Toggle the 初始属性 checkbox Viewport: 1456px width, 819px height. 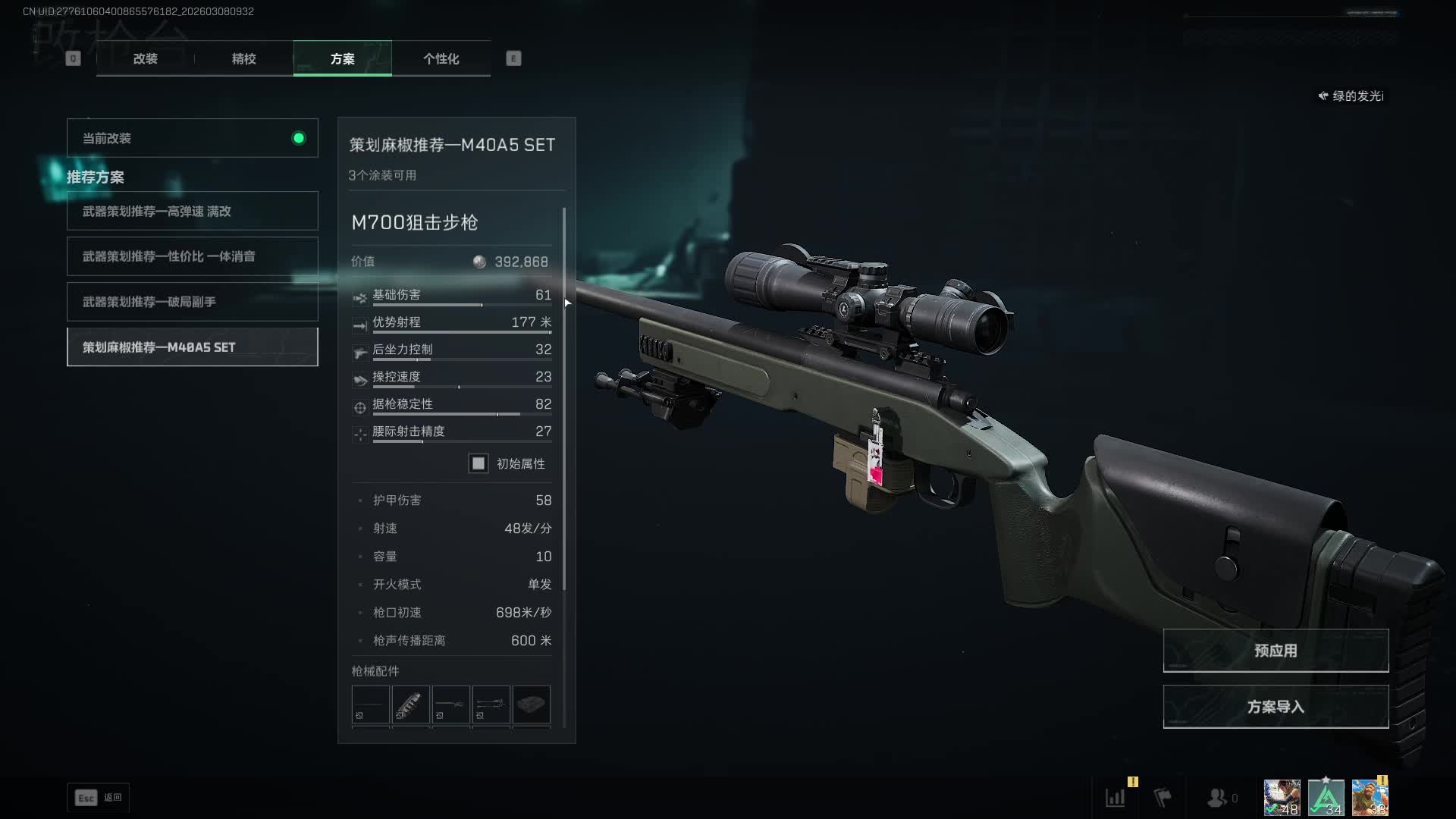click(x=479, y=463)
